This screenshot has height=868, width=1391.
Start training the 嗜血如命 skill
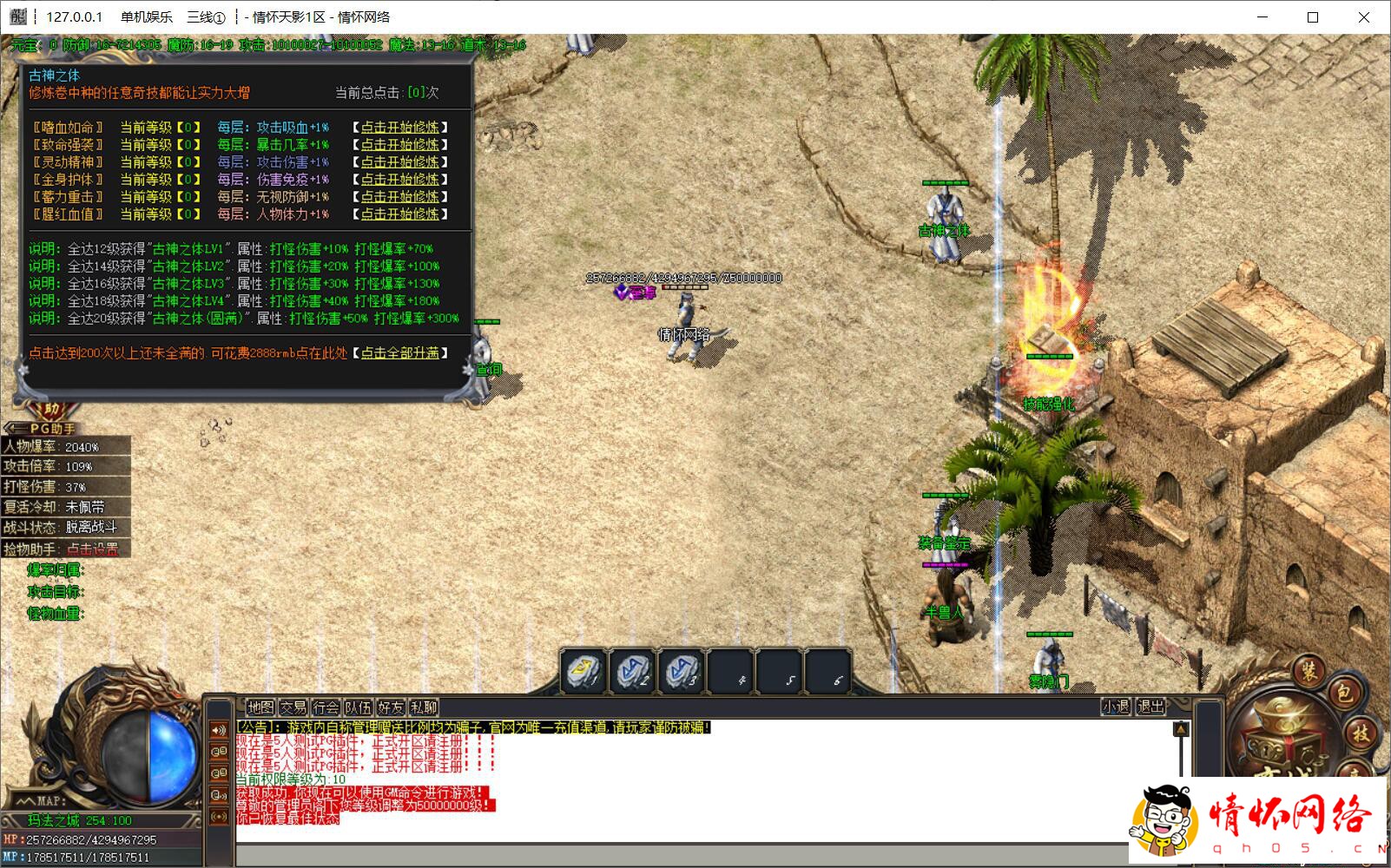pyautogui.click(x=400, y=128)
